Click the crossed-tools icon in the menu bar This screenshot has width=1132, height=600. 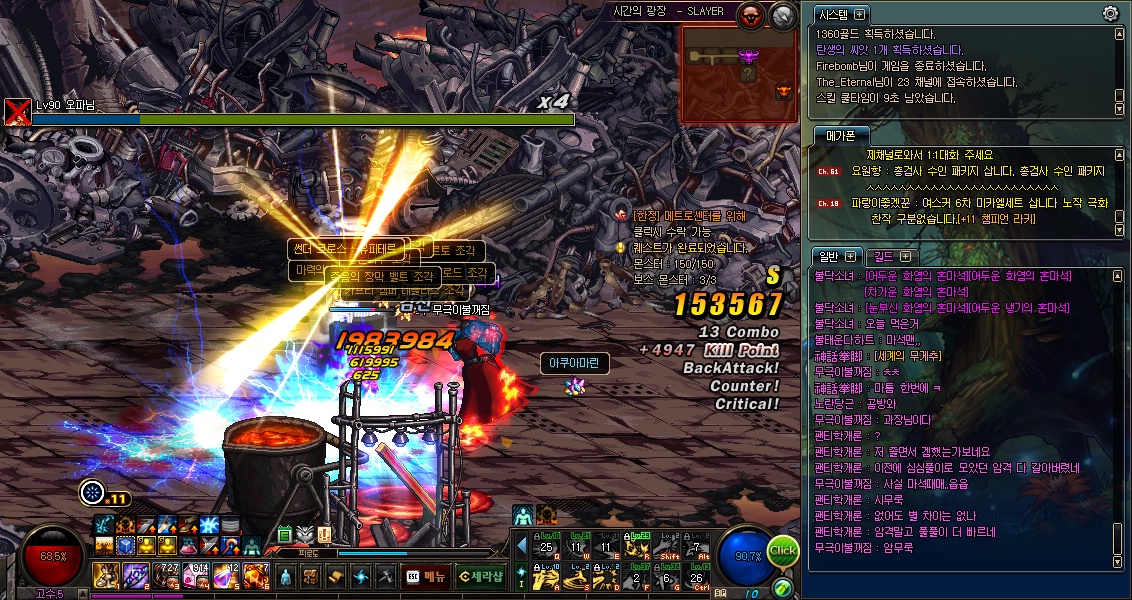click(x=385, y=577)
